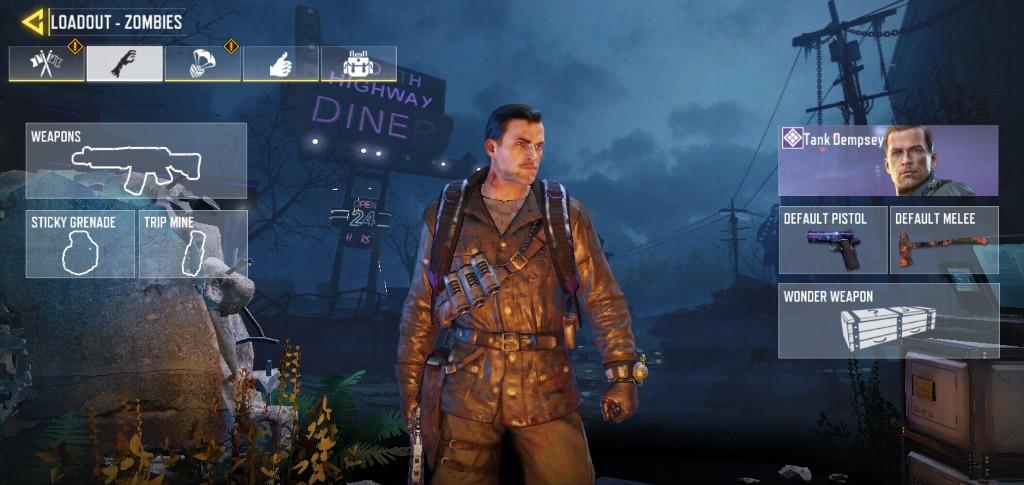The height and width of the screenshot is (485, 1024).
Task: Go back using the yellow arrow
Action: click(33, 21)
